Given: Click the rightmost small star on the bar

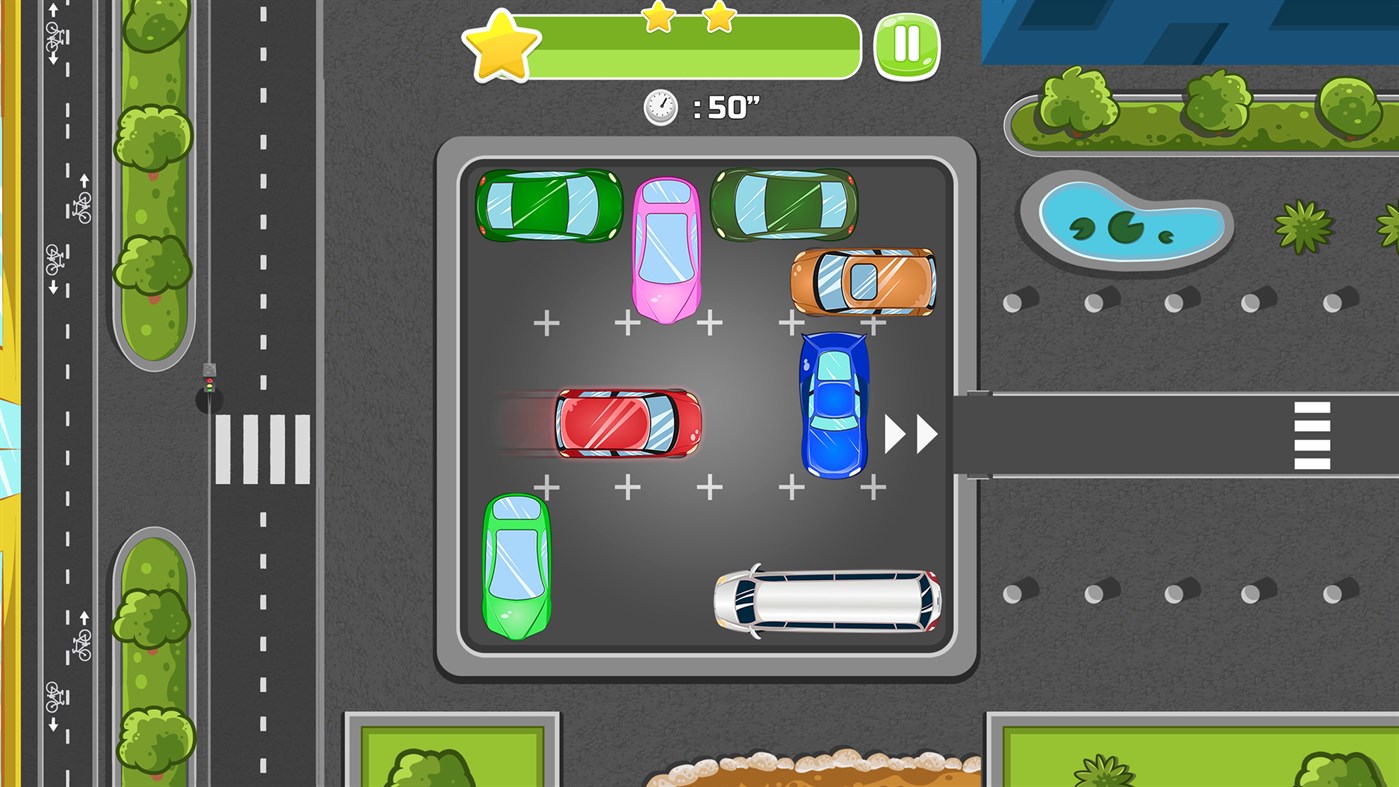Looking at the screenshot, I should click(717, 17).
